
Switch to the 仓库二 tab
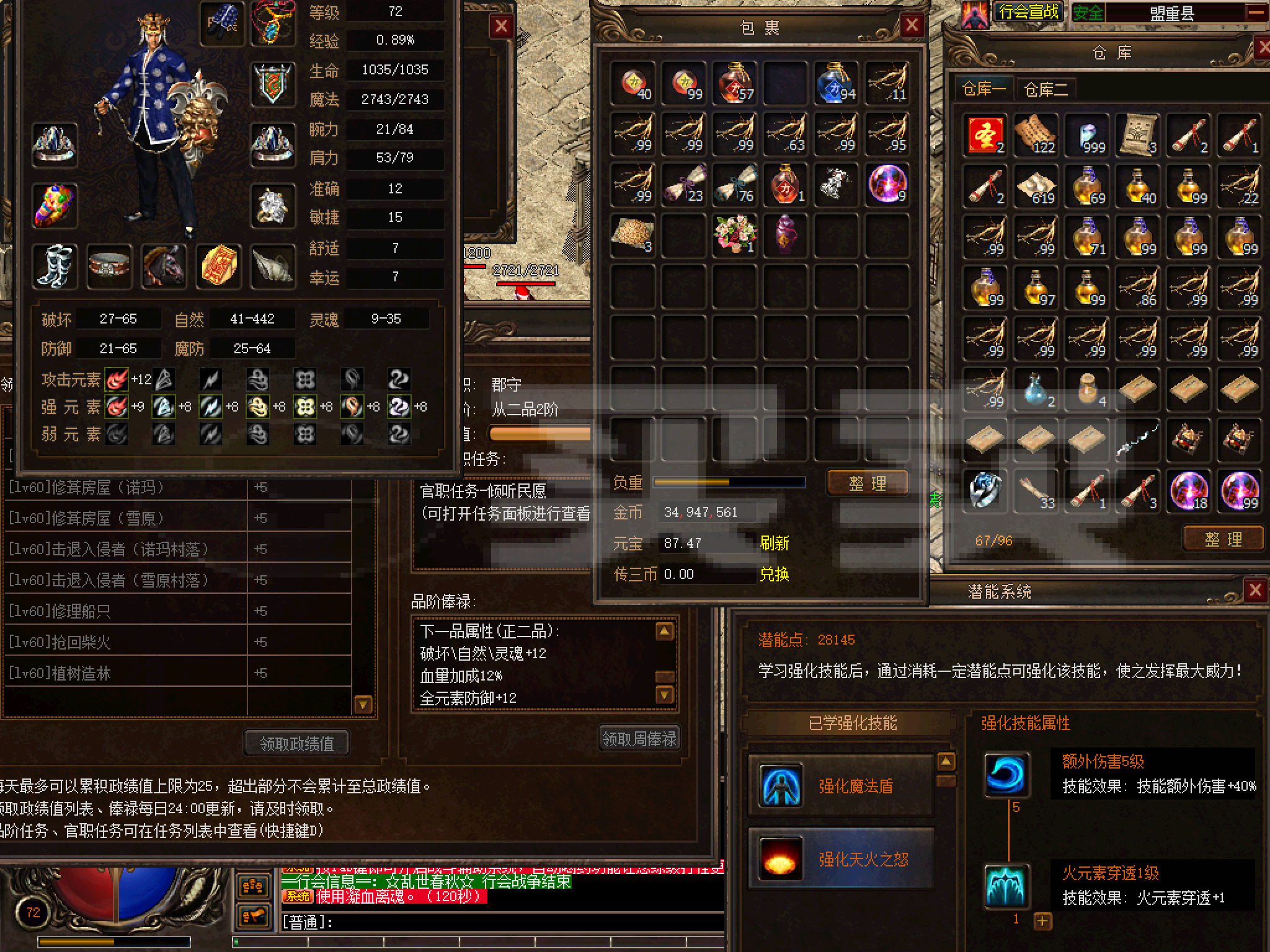click(1046, 90)
